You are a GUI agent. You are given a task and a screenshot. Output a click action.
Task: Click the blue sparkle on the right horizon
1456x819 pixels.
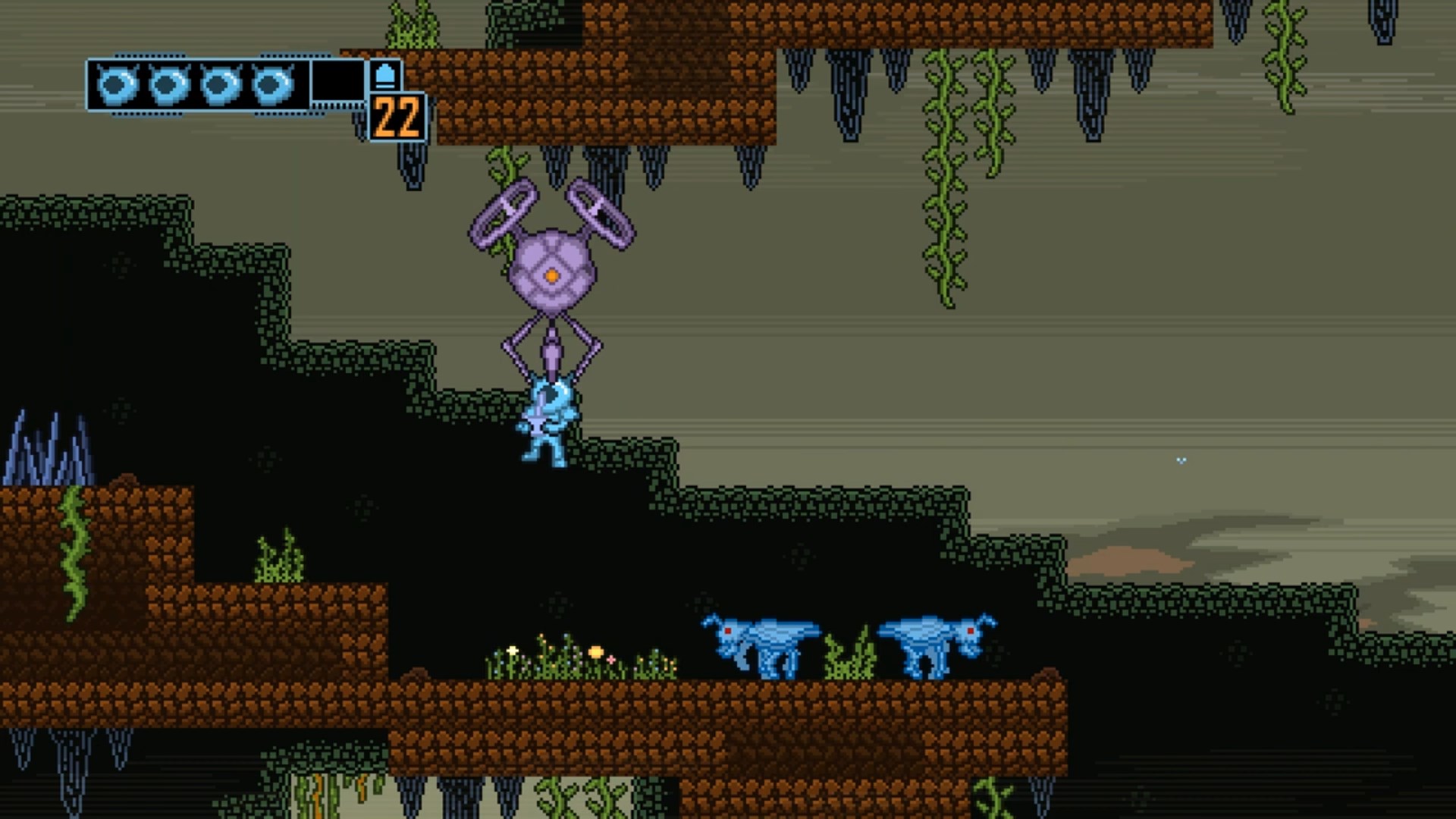tap(1181, 459)
